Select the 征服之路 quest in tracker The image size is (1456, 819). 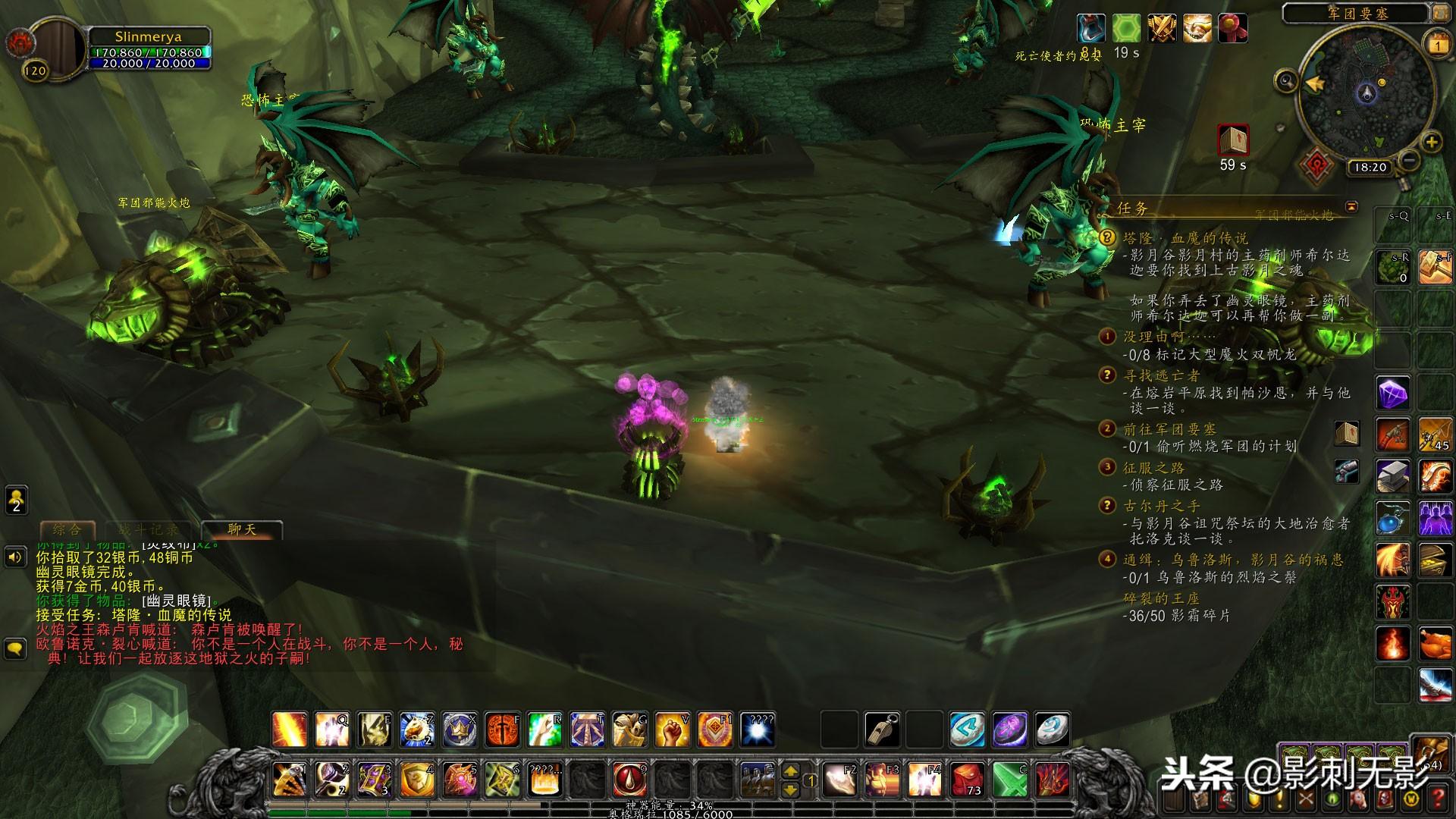coord(1153,467)
